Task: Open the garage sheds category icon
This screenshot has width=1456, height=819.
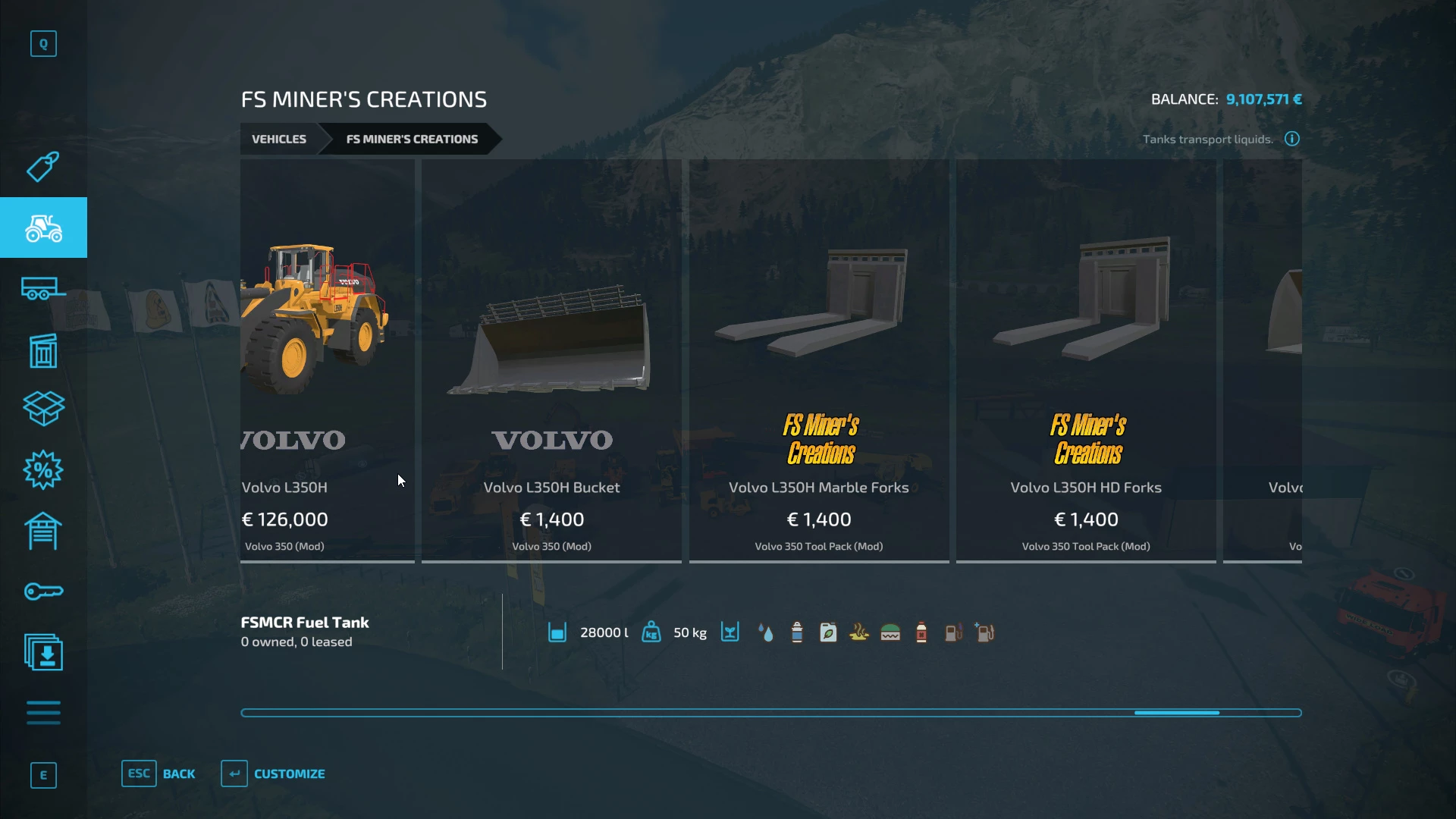Action: click(43, 531)
